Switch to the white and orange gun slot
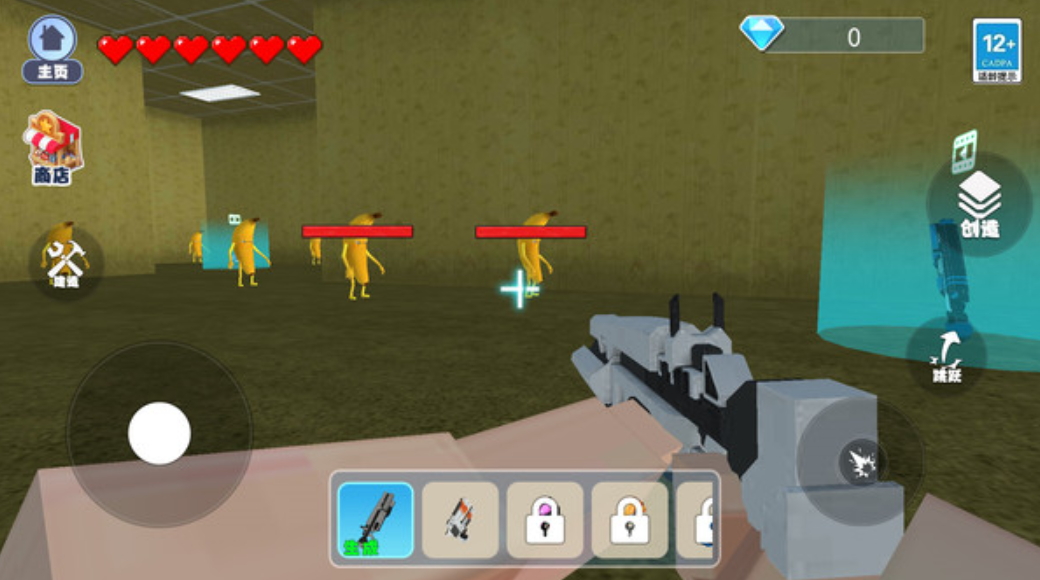Image resolution: width=1040 pixels, height=580 pixels. coord(460,519)
